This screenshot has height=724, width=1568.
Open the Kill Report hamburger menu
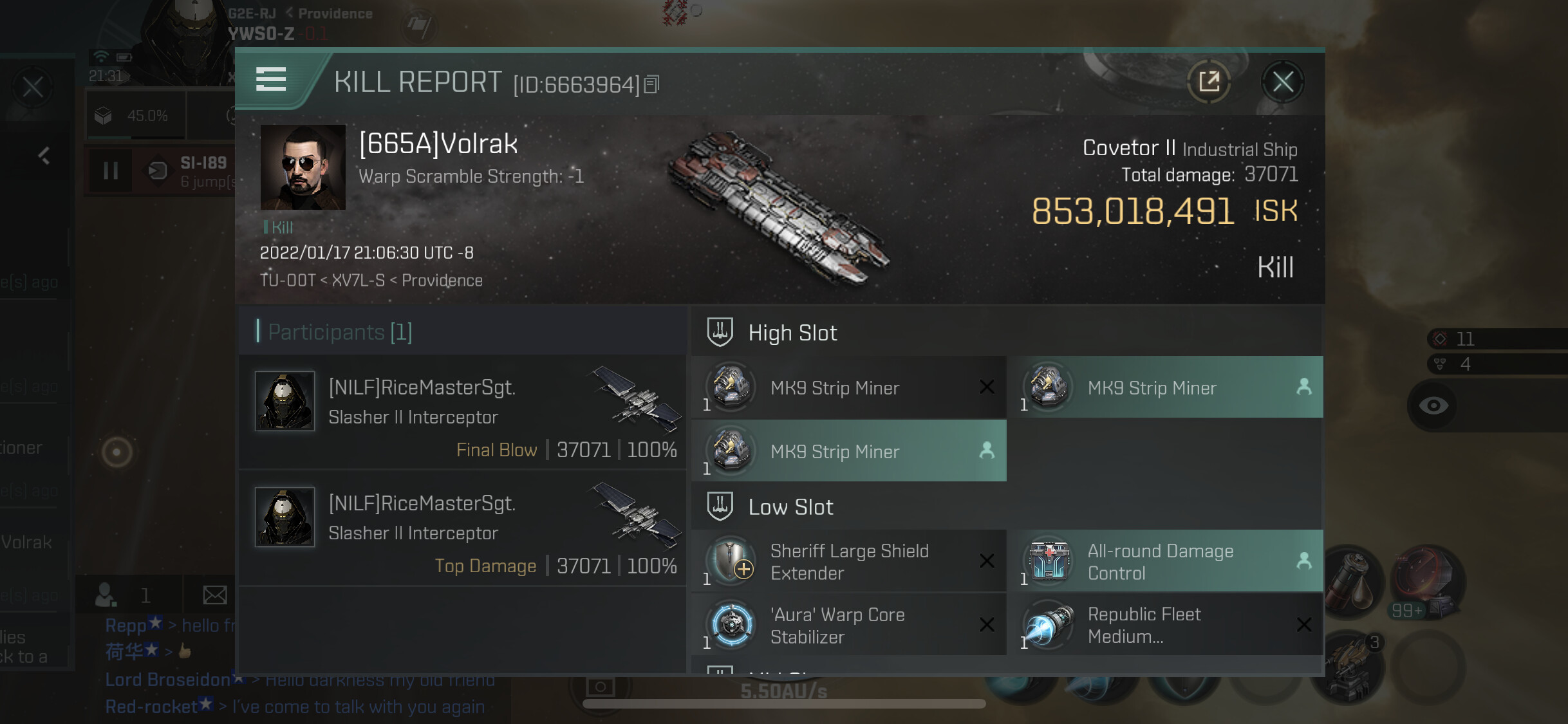point(271,79)
